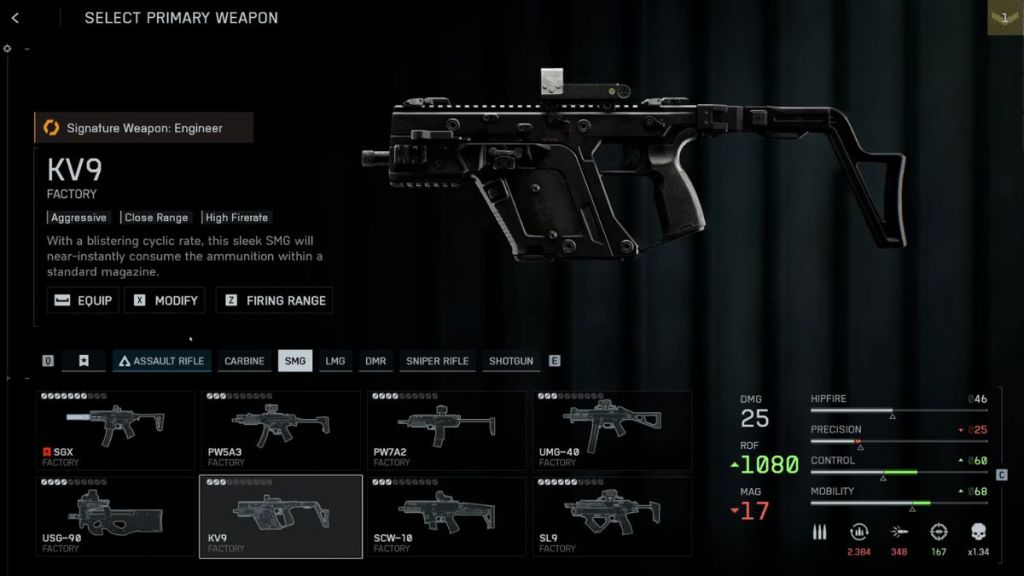1024x576 pixels.
Task: Select the SMG category tab
Action: (295, 361)
